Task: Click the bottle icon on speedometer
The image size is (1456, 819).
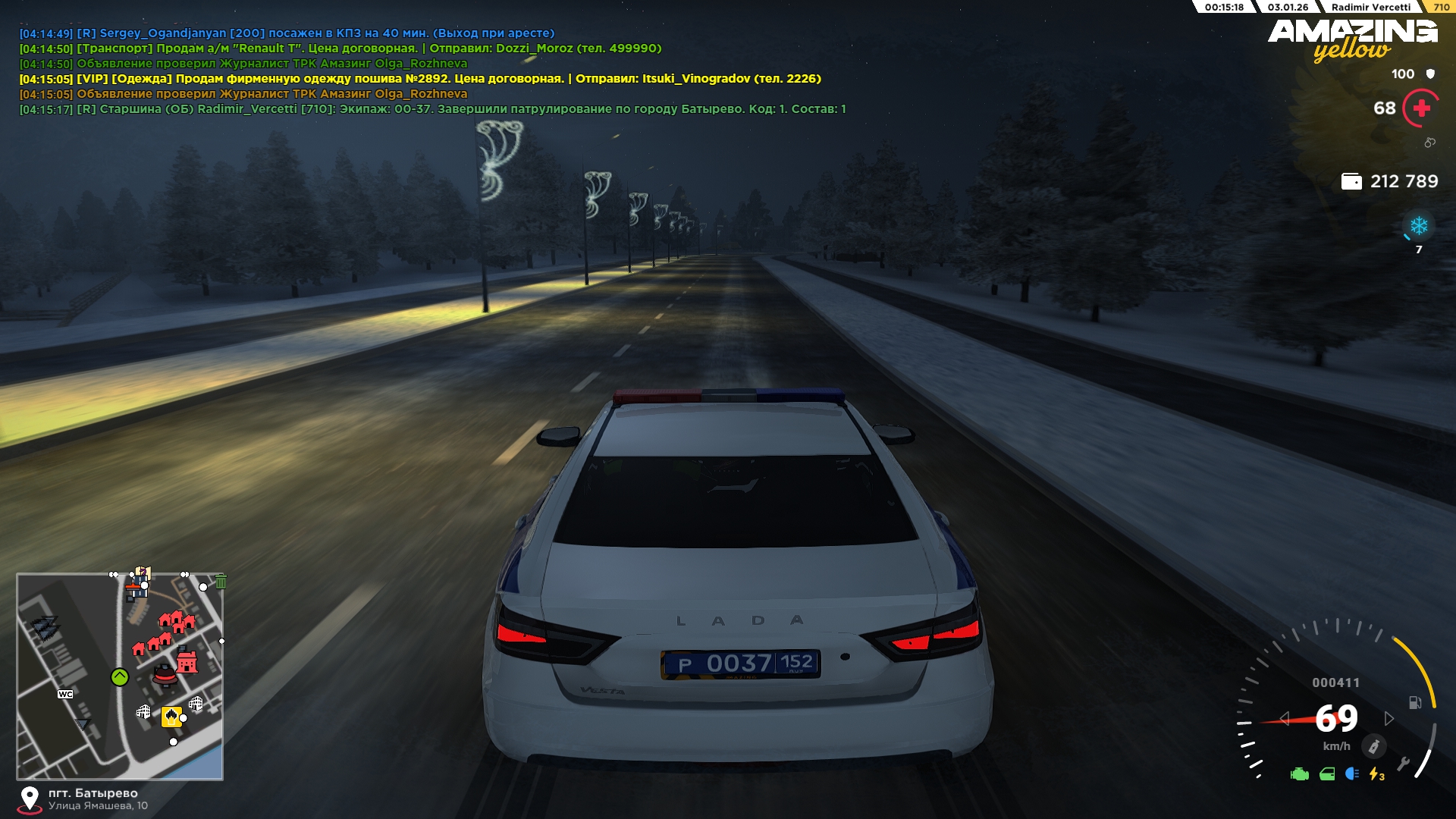Action: coord(1373,746)
